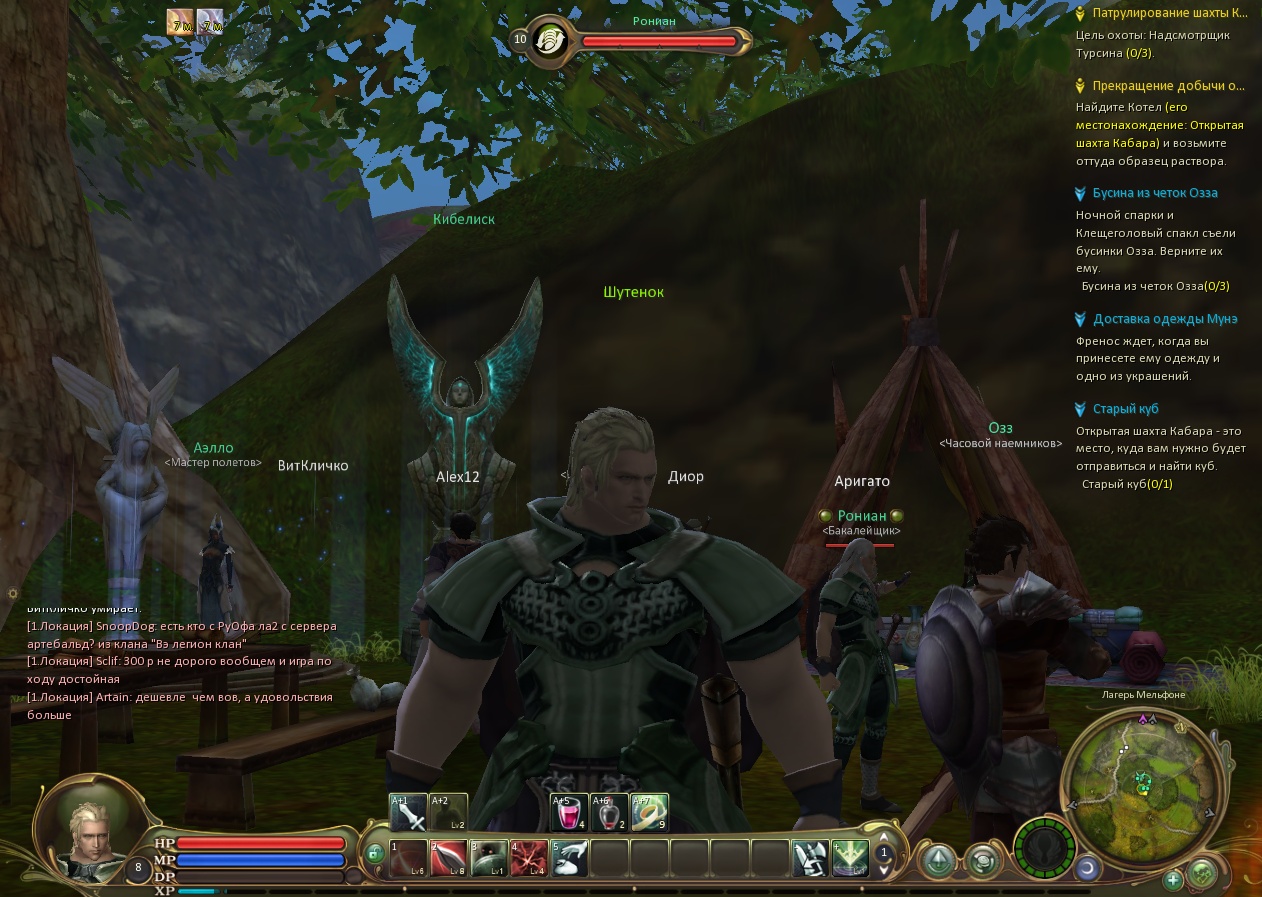This screenshot has height=897, width=1262.
Task: Click the green plus button below minimap
Action: tap(1172, 880)
